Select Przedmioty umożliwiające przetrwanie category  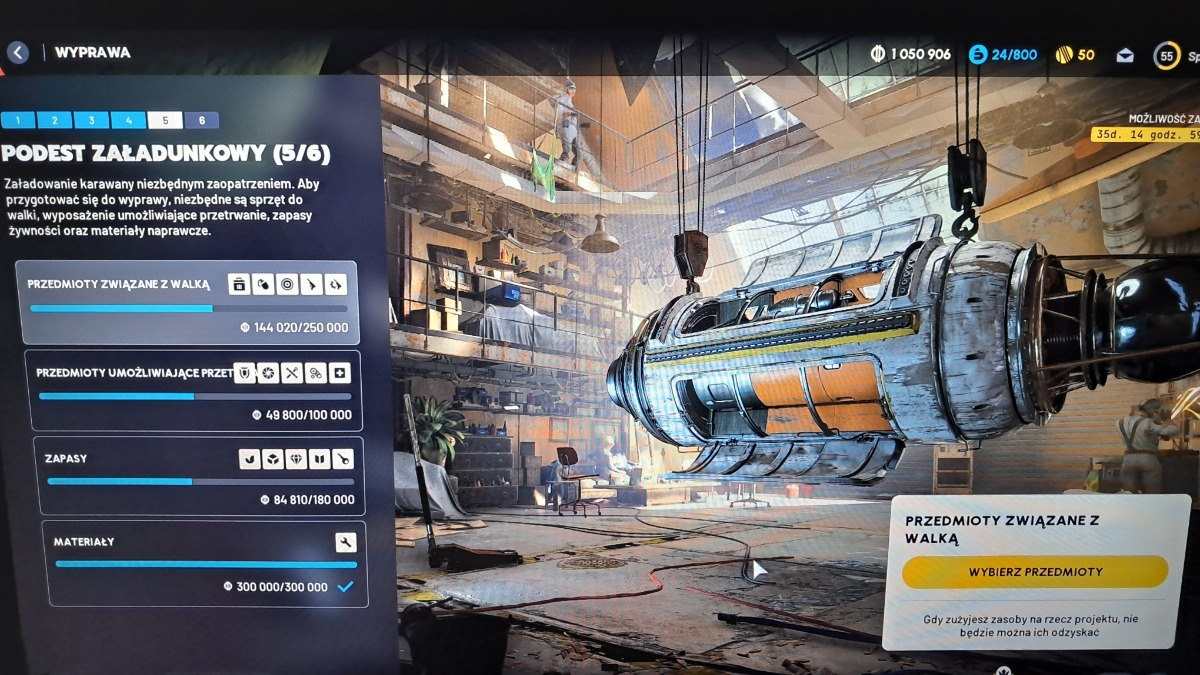tap(194, 391)
